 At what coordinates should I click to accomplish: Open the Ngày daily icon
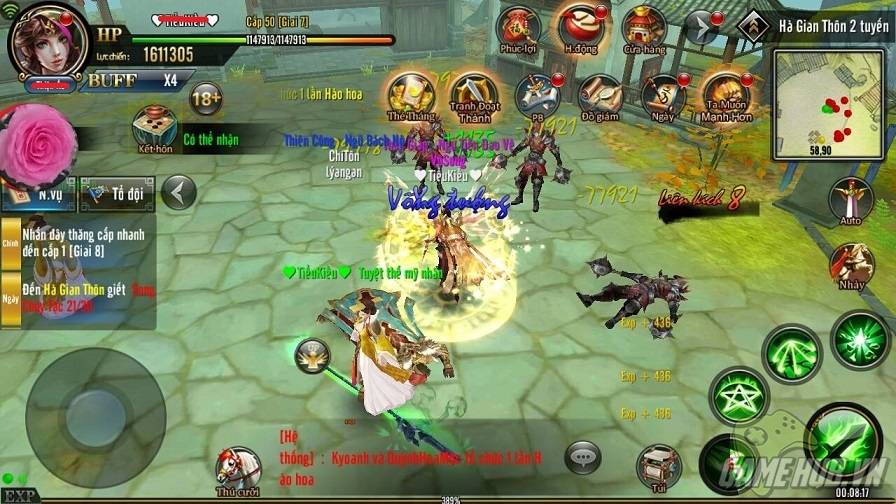662,95
